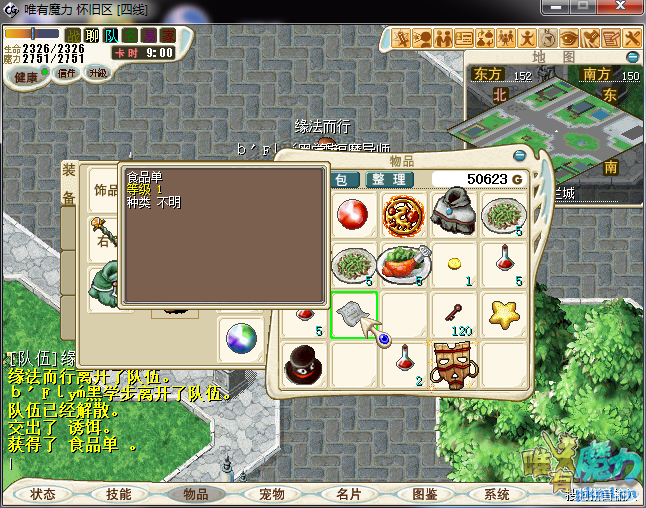The width and height of the screenshot is (646, 508).
Task: Open the 图鉴 album tab
Action: click(x=424, y=494)
